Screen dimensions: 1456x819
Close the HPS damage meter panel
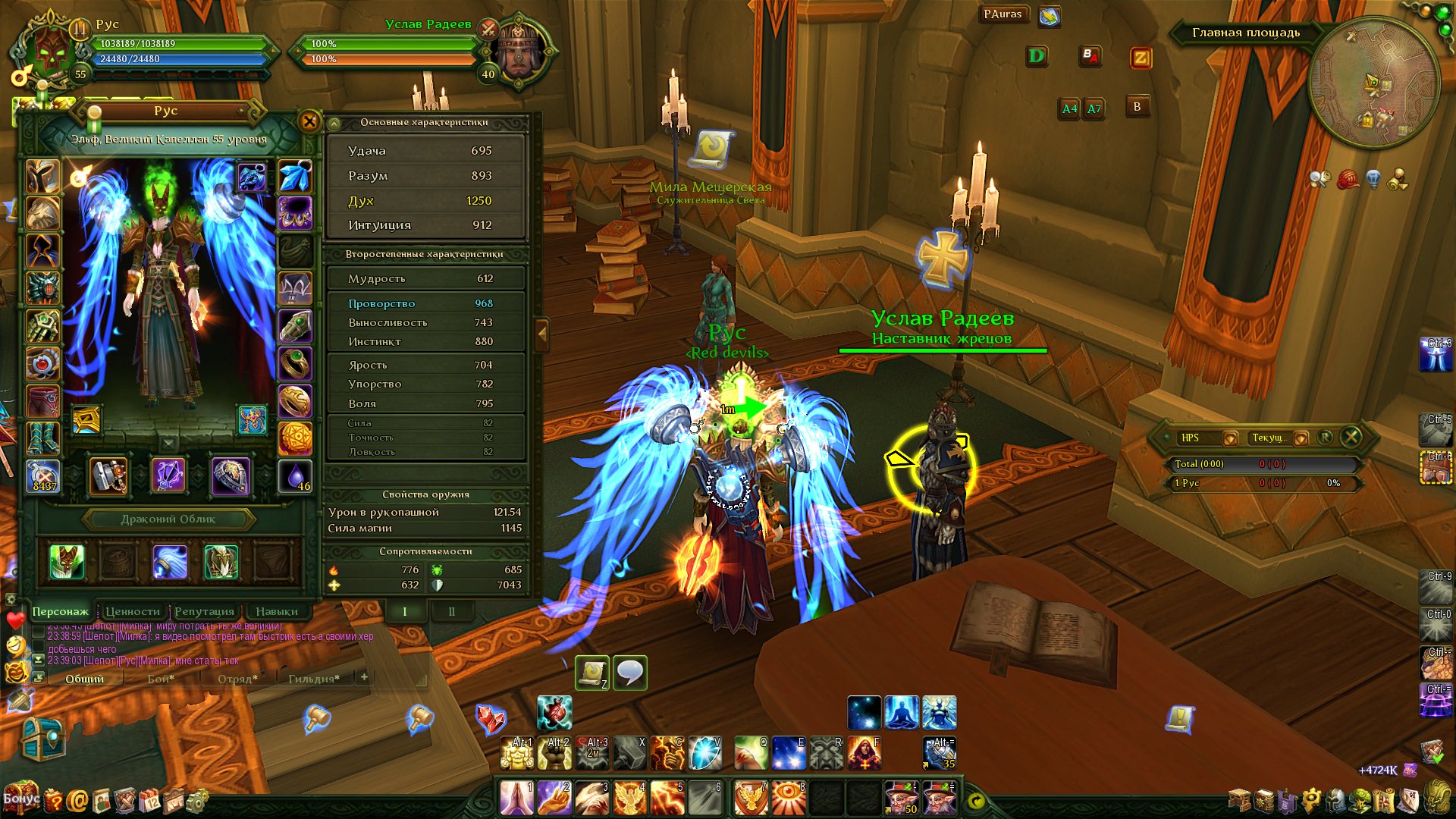coord(1351,437)
